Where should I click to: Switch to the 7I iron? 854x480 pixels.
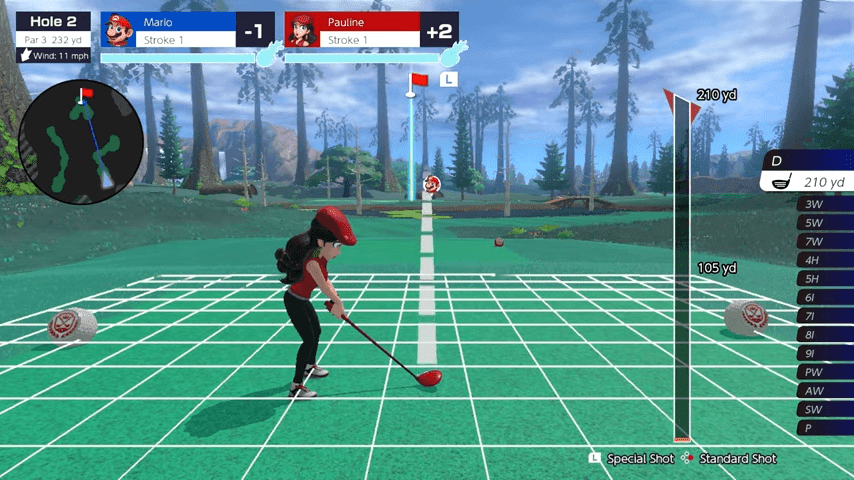pyautogui.click(x=822, y=316)
